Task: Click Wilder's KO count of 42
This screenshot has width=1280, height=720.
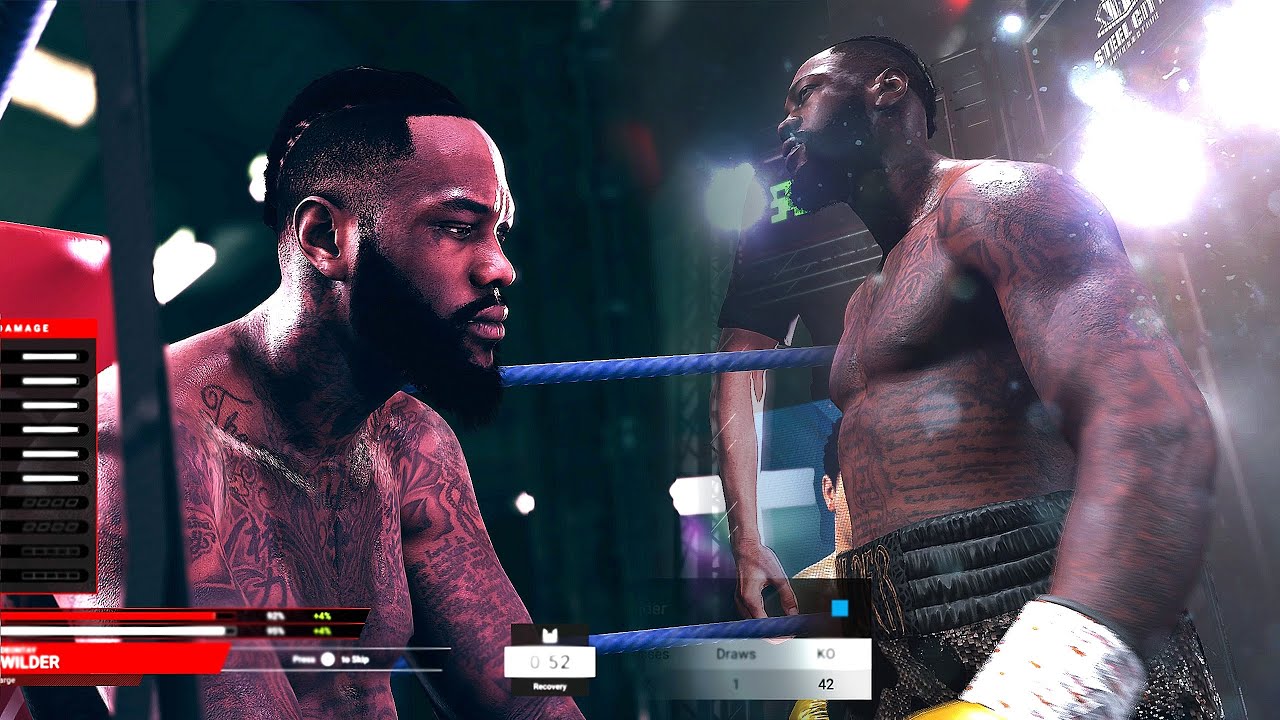Action: 827,683
